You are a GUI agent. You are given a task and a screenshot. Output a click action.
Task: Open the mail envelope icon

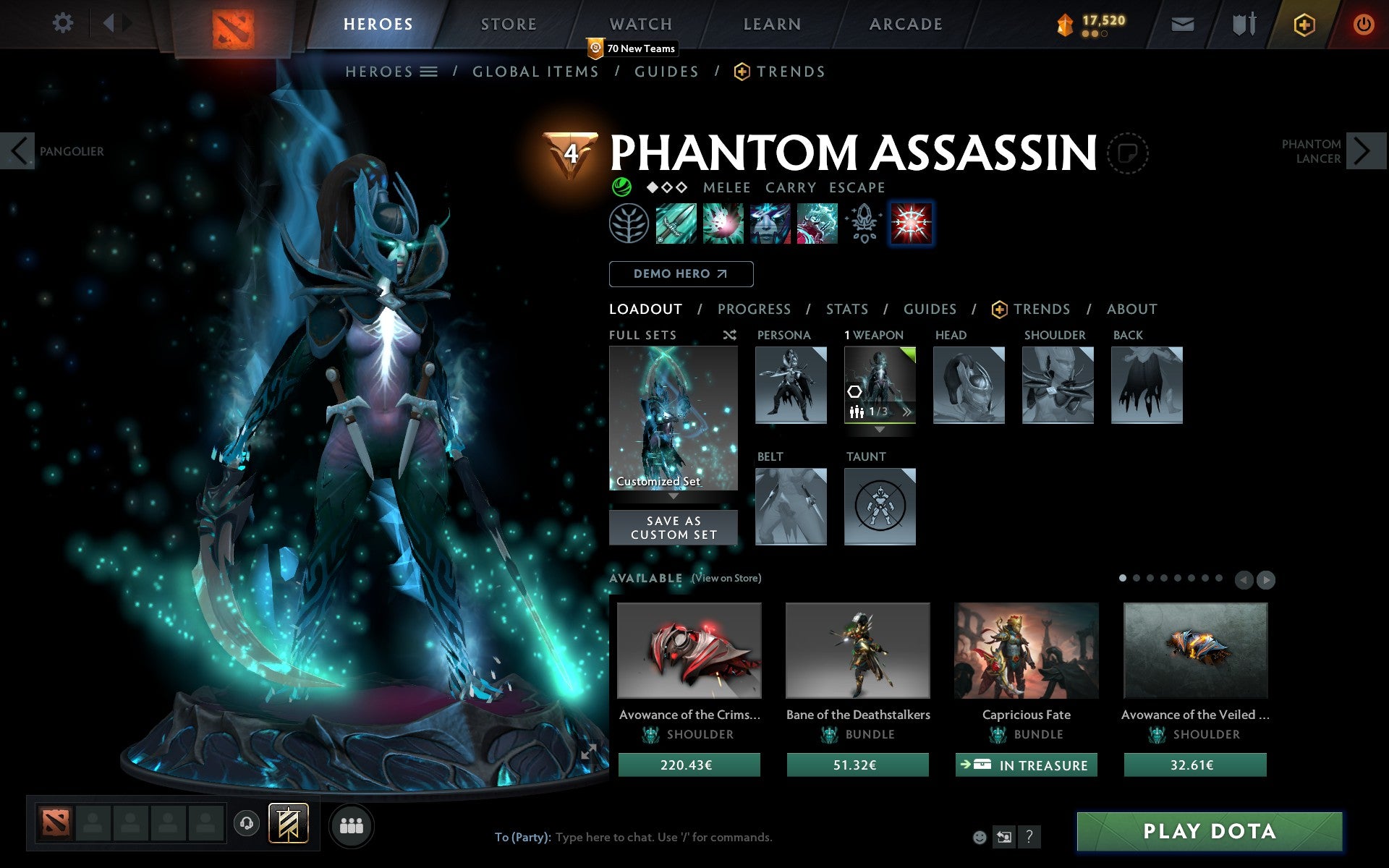click(x=1182, y=23)
